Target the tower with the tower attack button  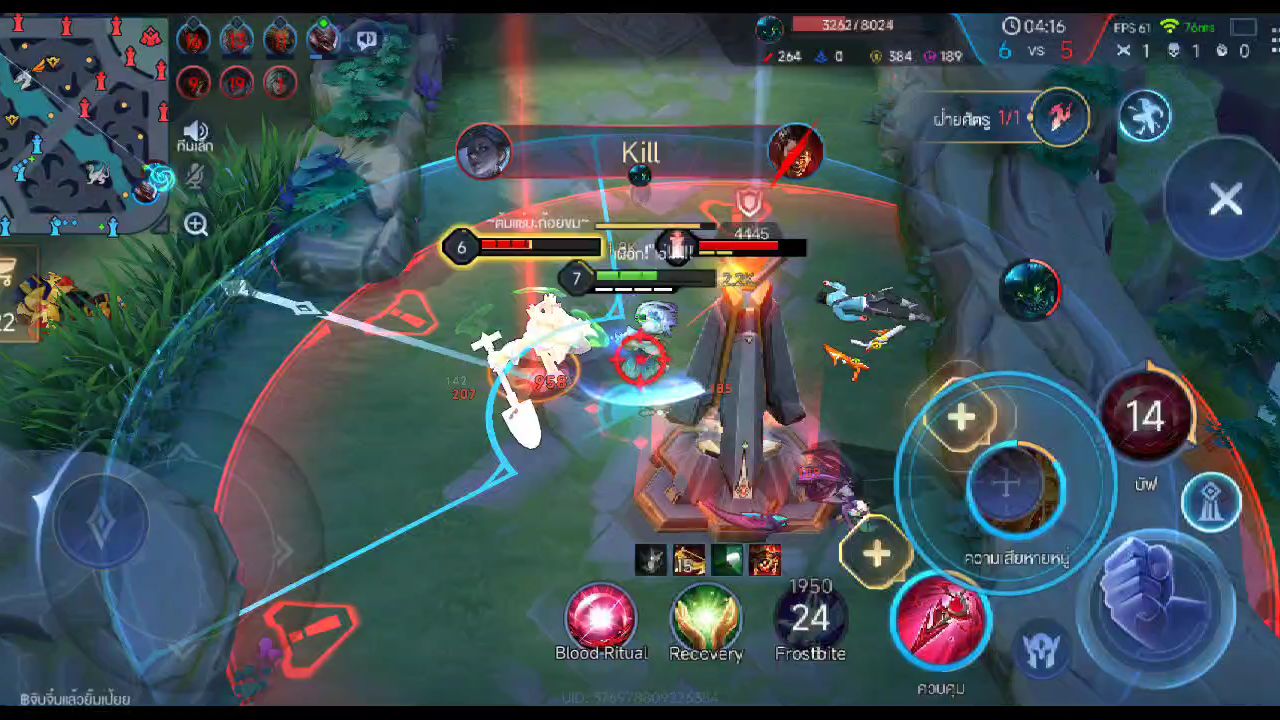tap(1211, 502)
